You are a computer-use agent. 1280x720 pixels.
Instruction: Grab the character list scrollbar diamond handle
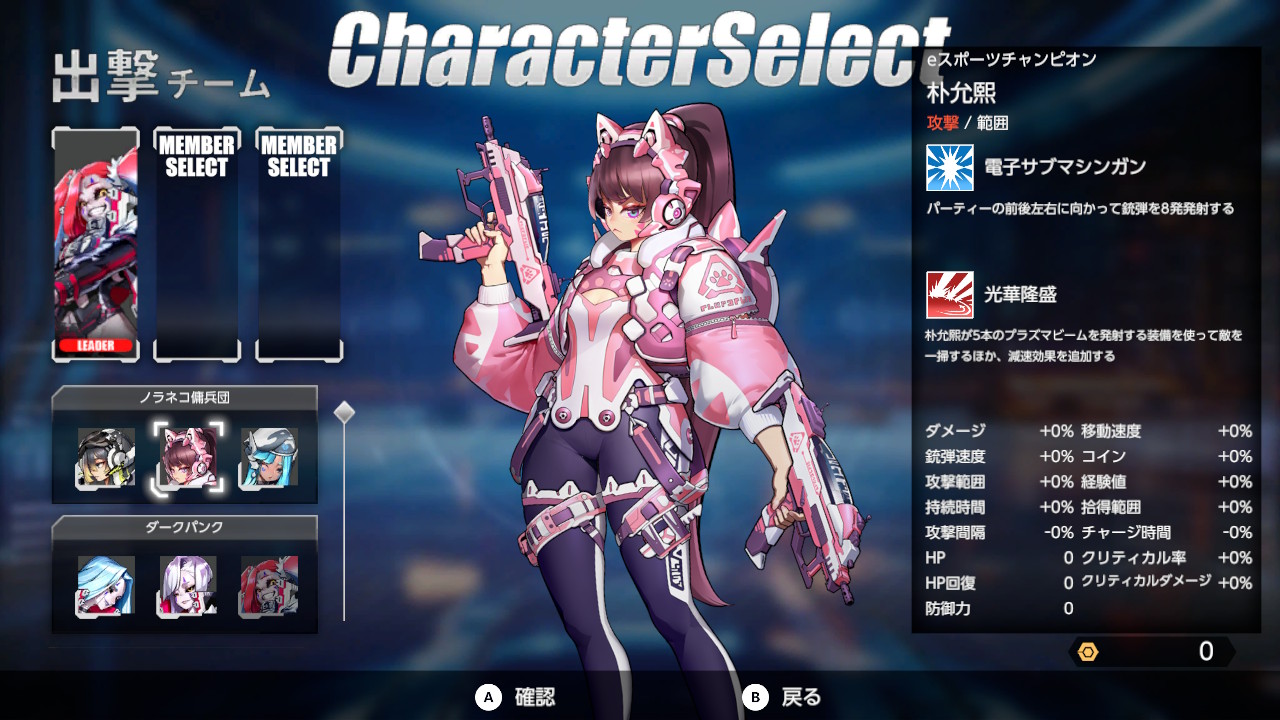point(344,412)
